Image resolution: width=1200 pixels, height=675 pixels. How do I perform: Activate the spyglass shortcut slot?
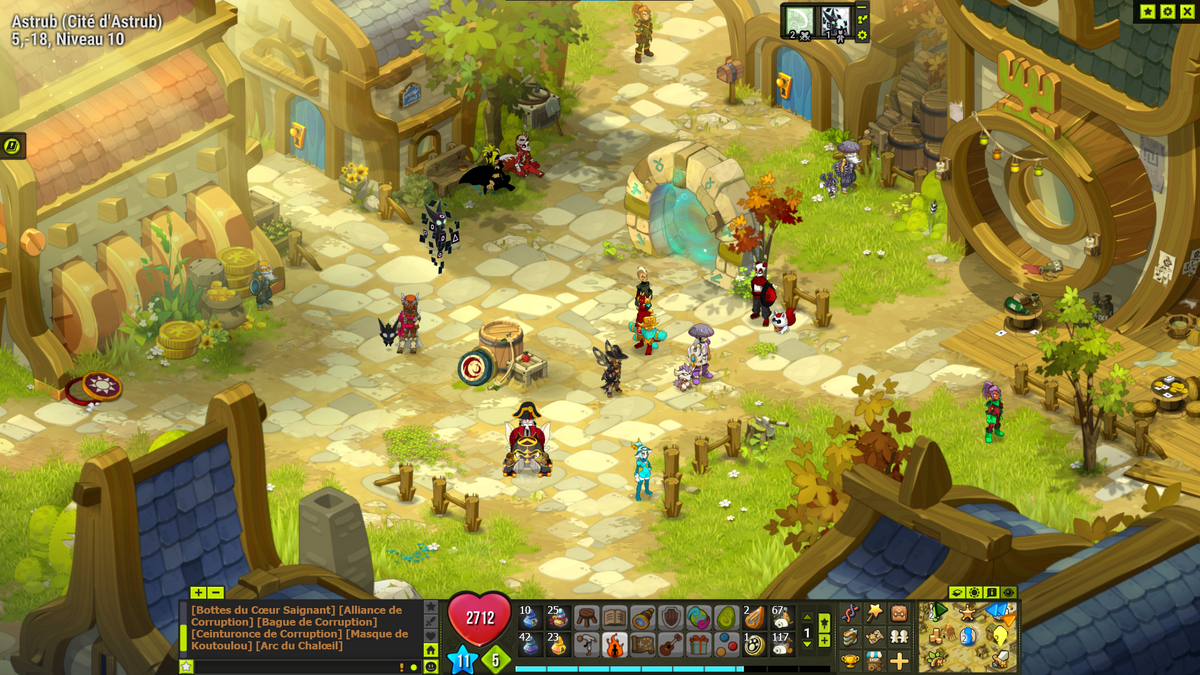tap(642, 617)
